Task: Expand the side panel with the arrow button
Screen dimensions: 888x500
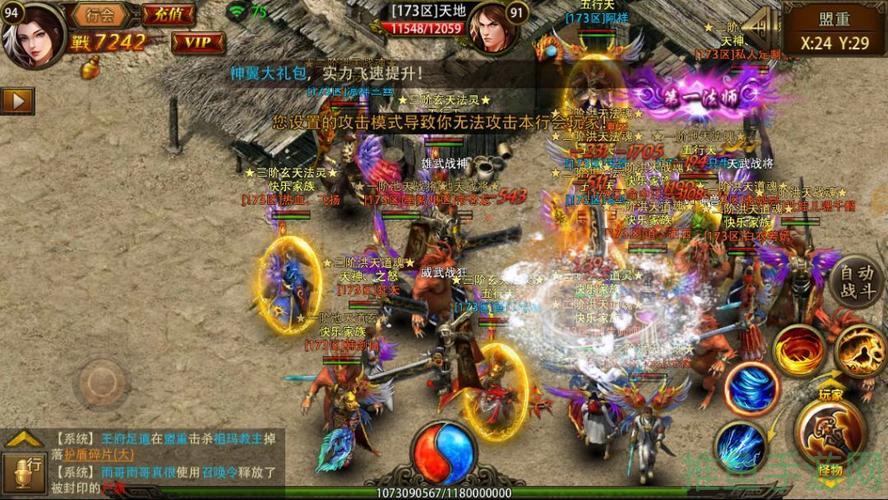Action: click(x=17, y=100)
